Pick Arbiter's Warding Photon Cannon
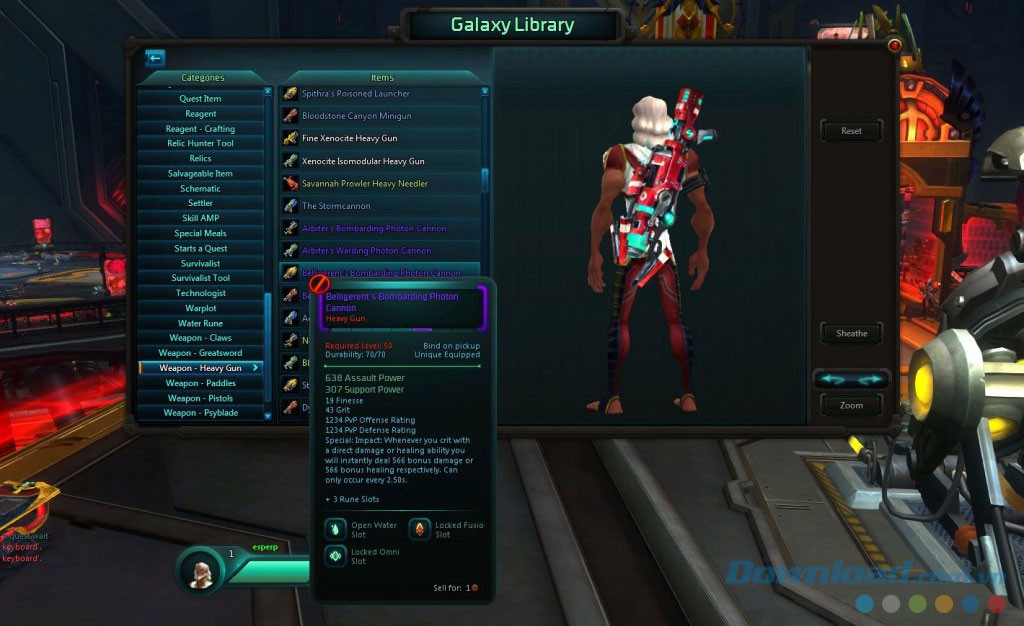The width and height of the screenshot is (1024, 626). click(x=366, y=251)
